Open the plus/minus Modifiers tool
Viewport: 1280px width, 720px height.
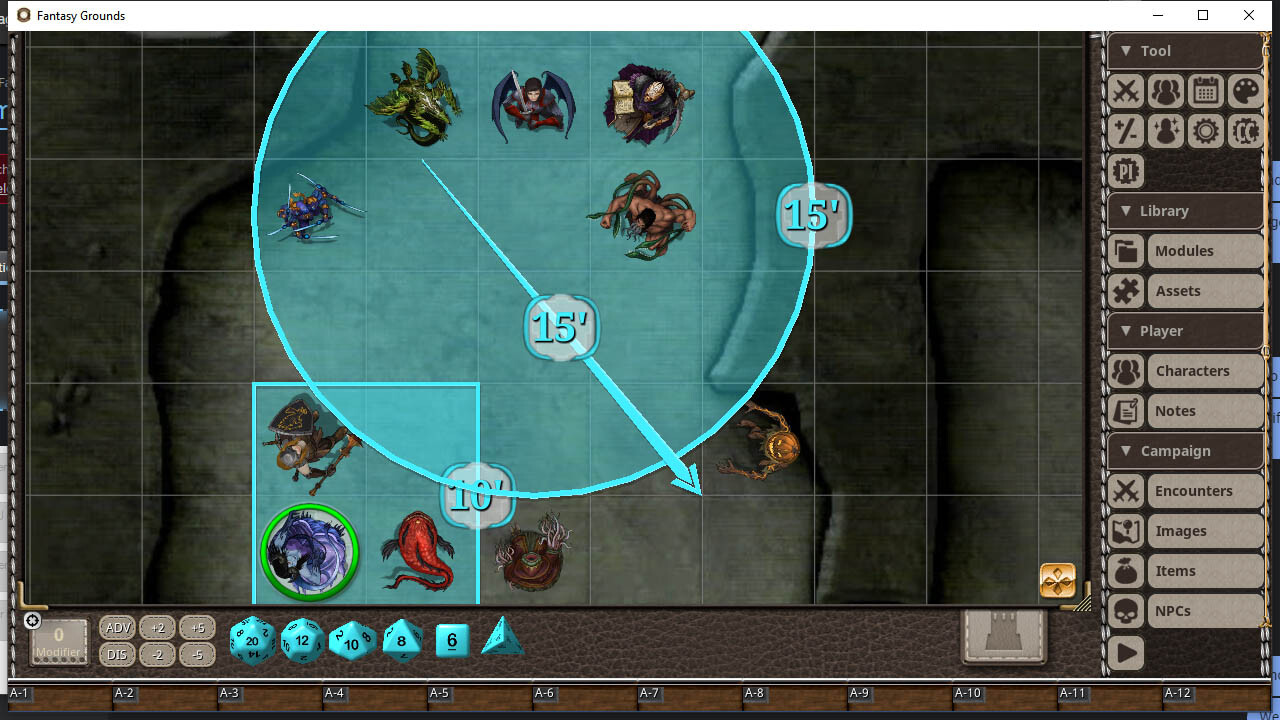point(1125,131)
